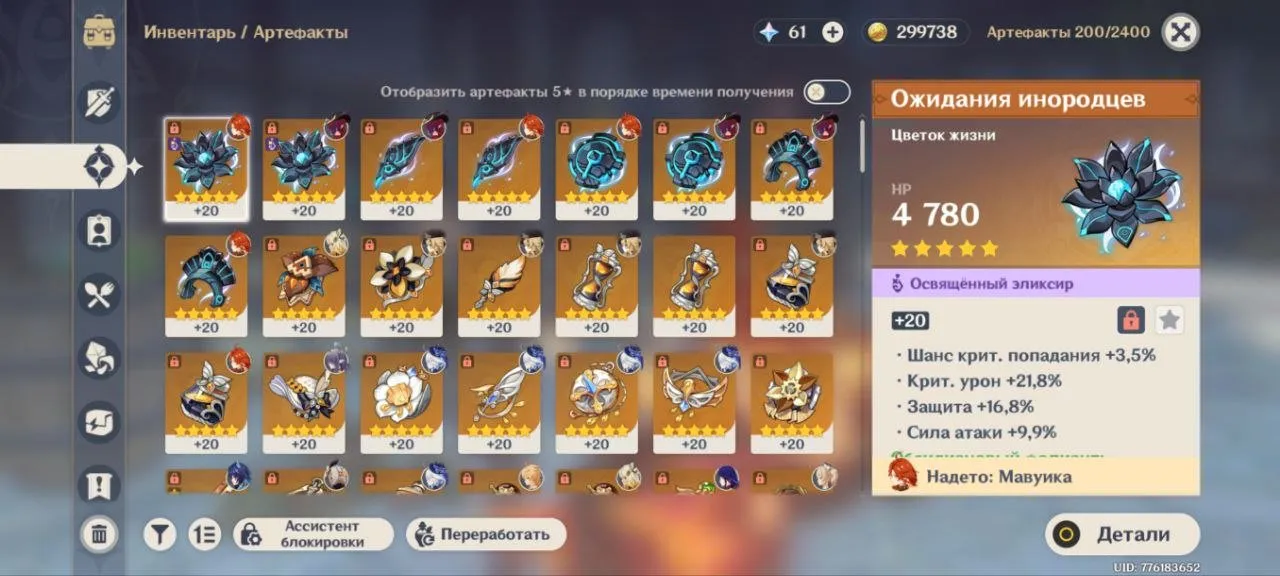Click the Переработать button
The image size is (1280, 576).
tap(486, 534)
